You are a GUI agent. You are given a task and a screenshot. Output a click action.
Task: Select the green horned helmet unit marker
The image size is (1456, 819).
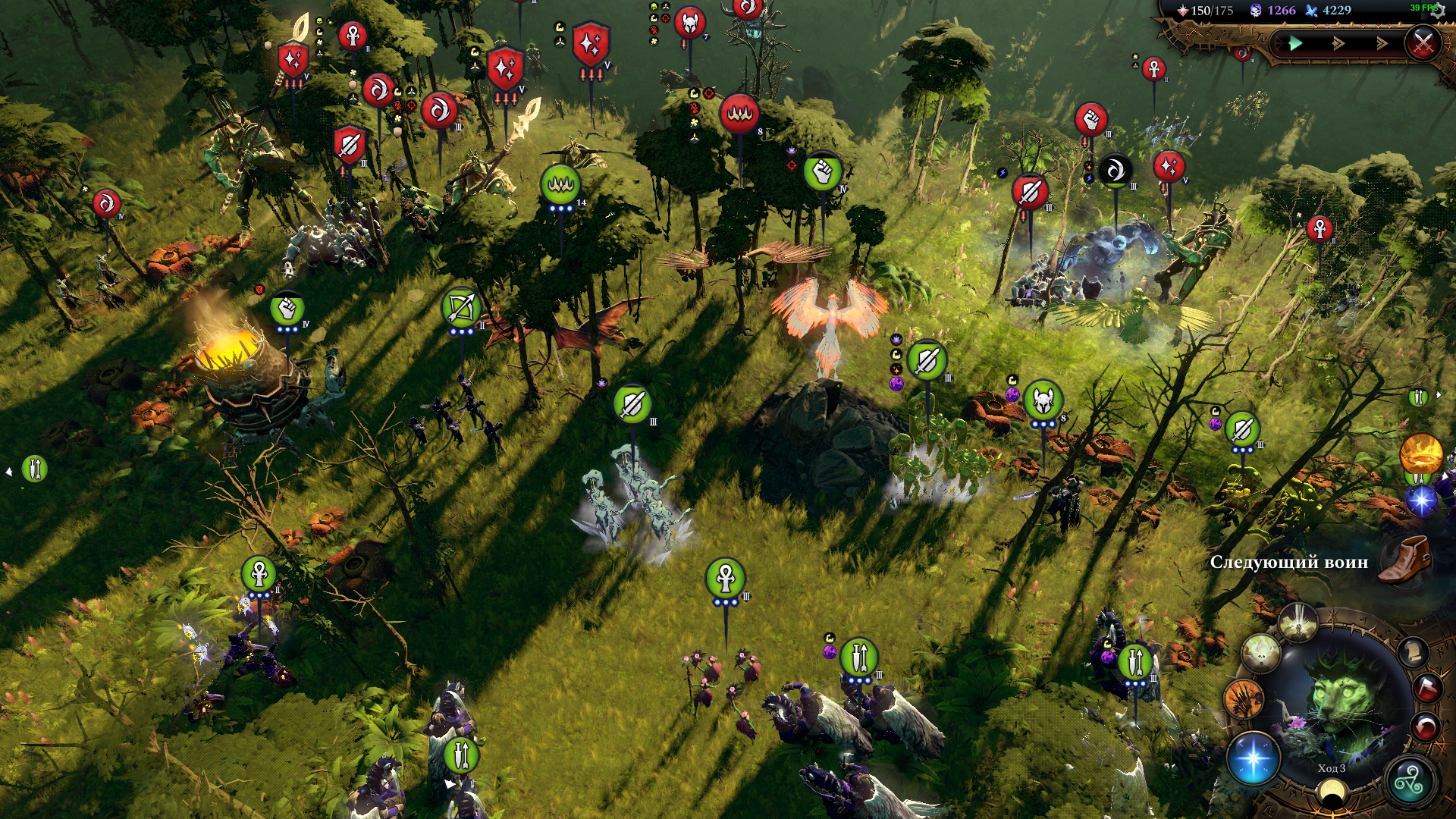point(1043,401)
